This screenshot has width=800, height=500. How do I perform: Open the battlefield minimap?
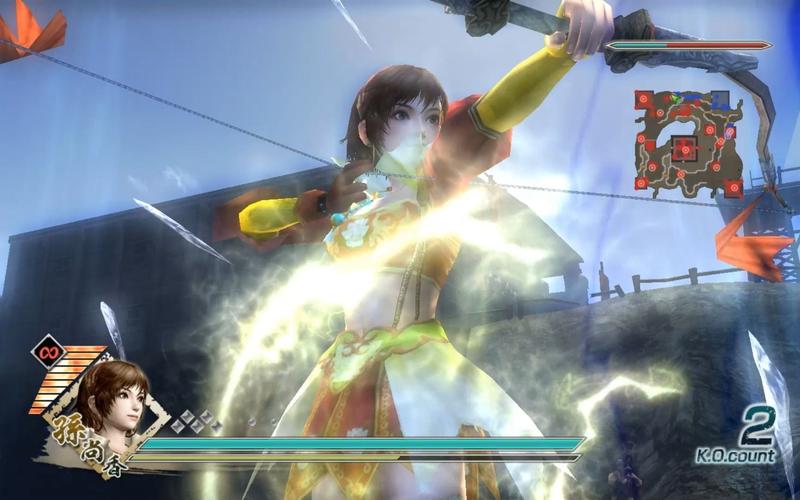pos(688,142)
